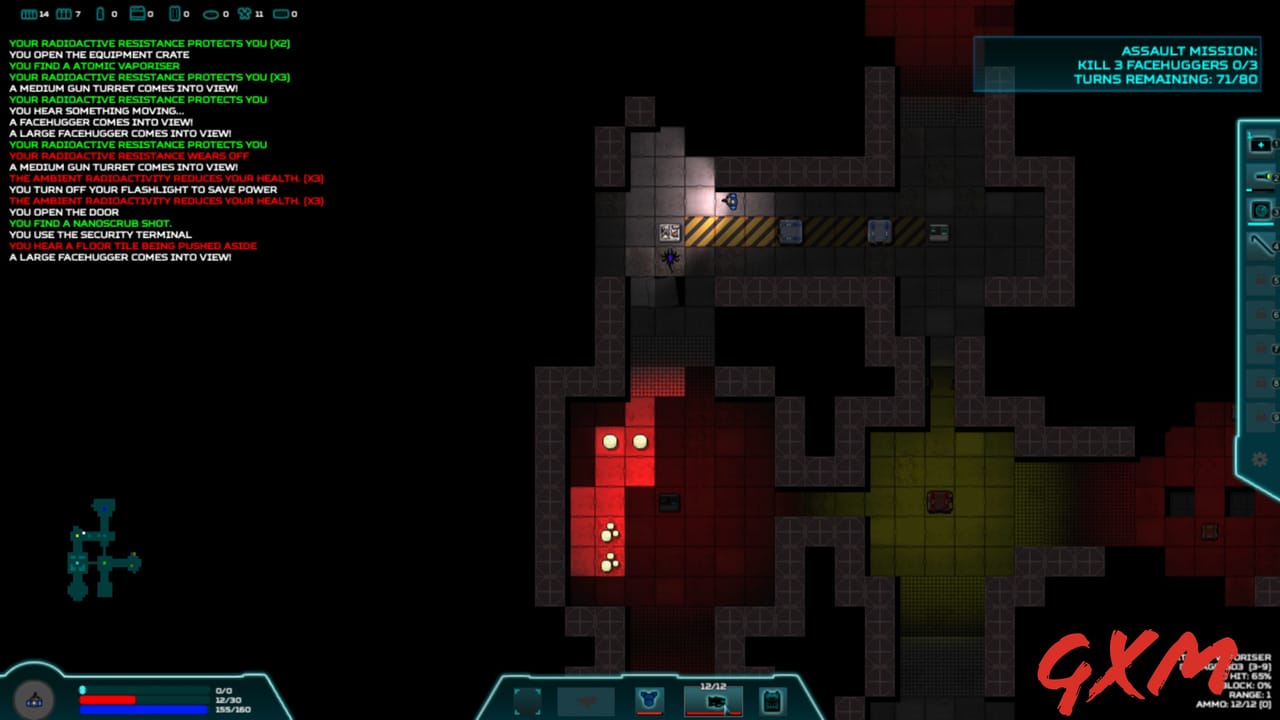Select the equipped Atomic Vaporiser weapon slot
The height and width of the screenshot is (720, 1280).
[x=714, y=701]
